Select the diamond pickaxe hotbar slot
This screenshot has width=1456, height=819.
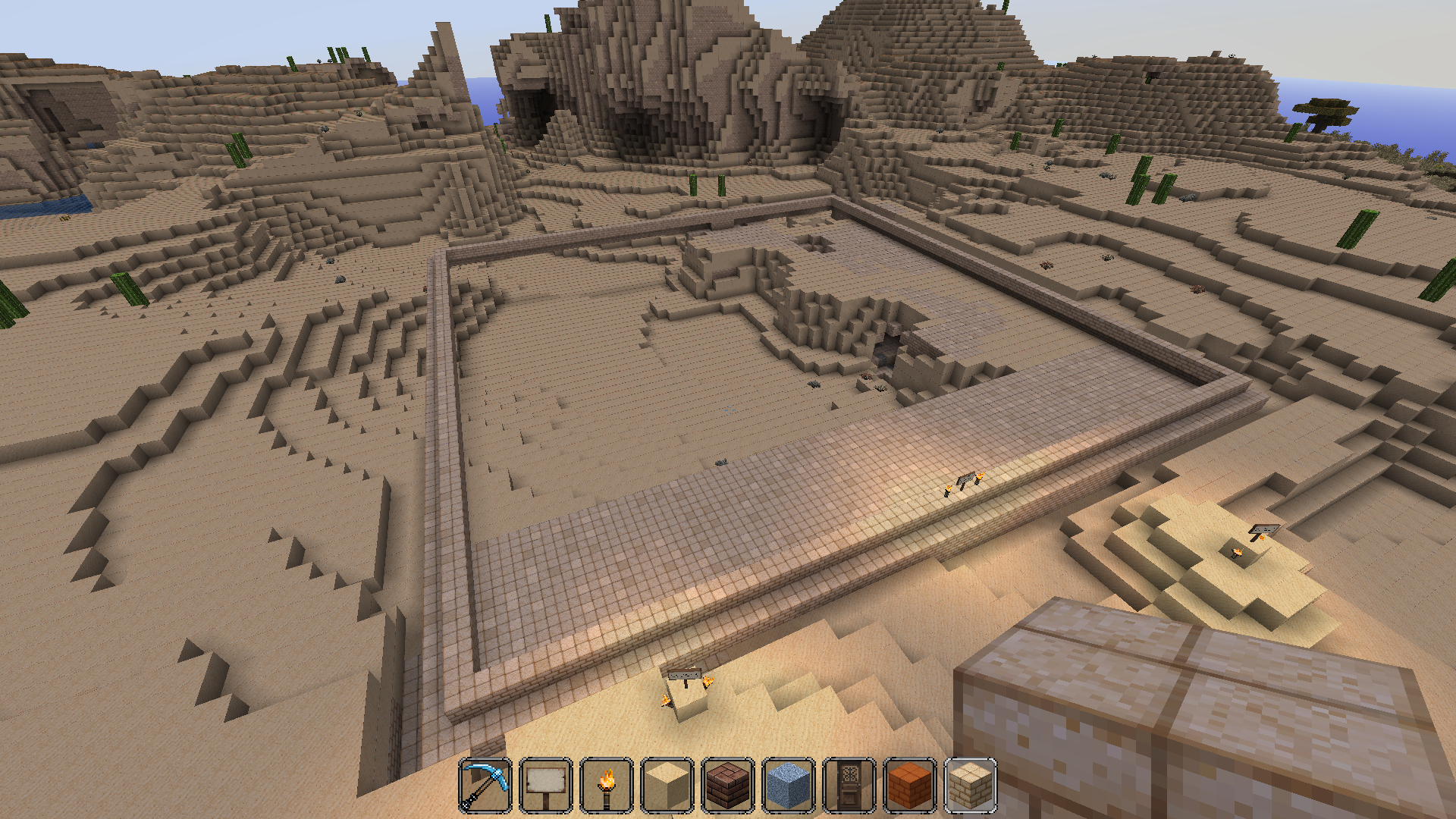pos(485,786)
